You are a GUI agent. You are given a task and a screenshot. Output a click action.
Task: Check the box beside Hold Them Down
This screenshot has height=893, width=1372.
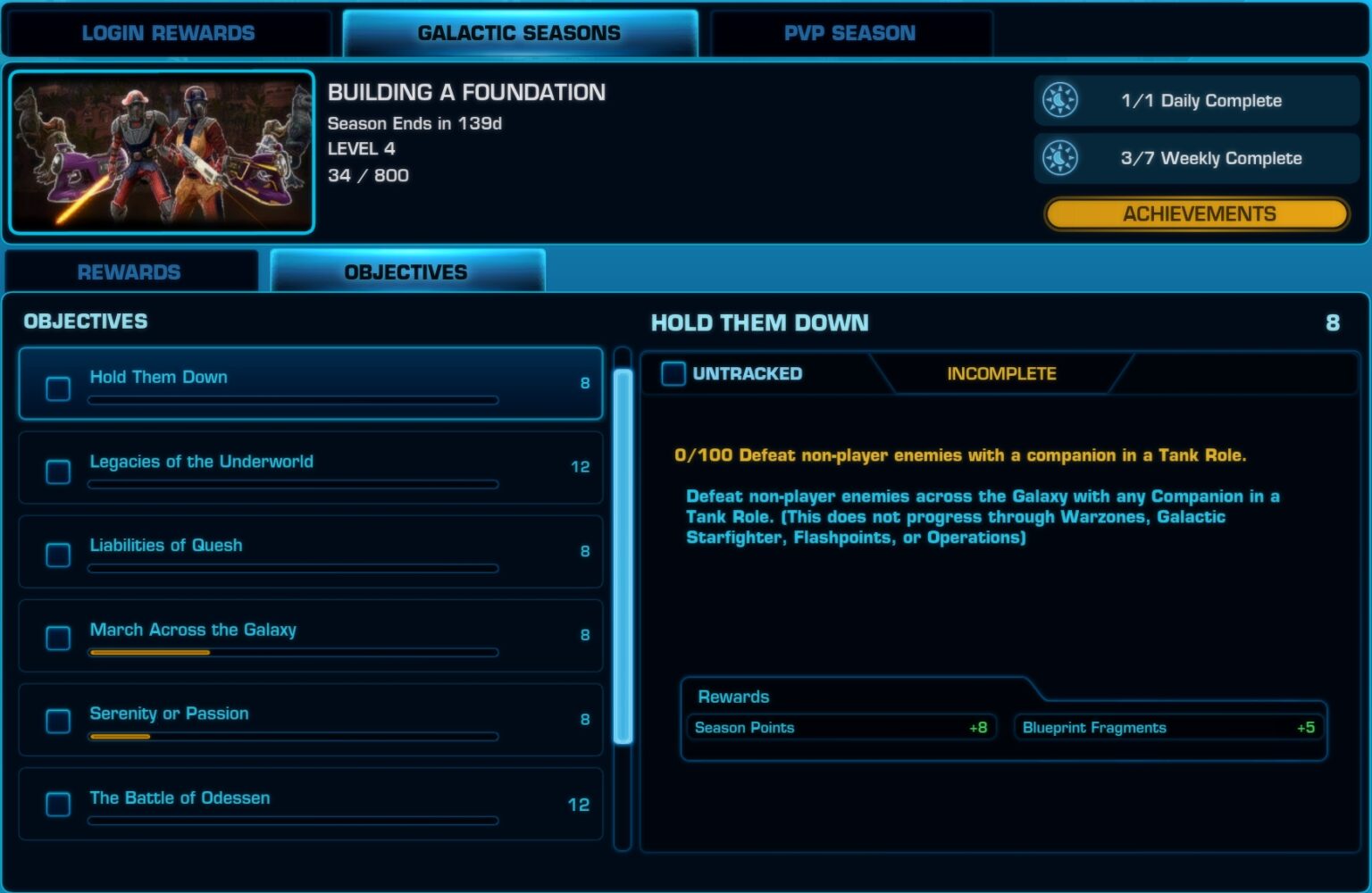click(x=57, y=388)
